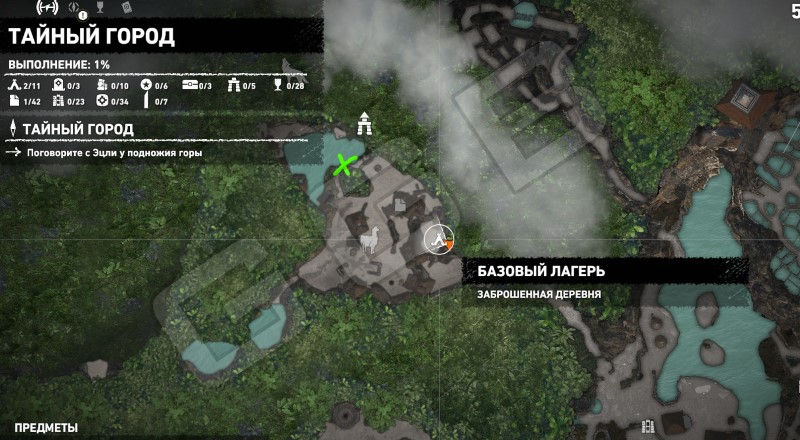Select the treasure chests counter 0/3
Image resolution: width=800 pixels, height=440 pixels.
[x=197, y=87]
